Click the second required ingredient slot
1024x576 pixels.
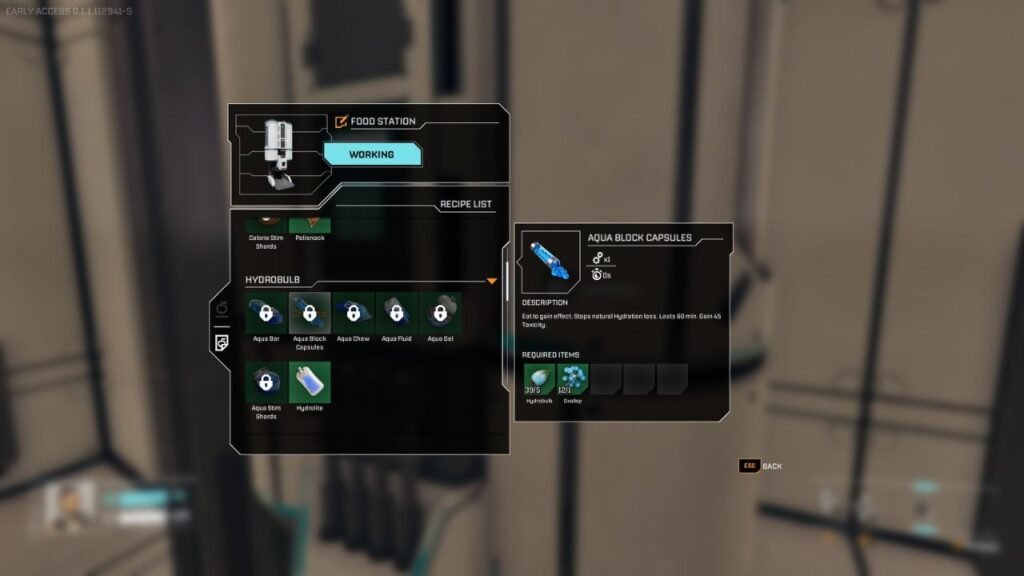pyautogui.click(x=573, y=379)
